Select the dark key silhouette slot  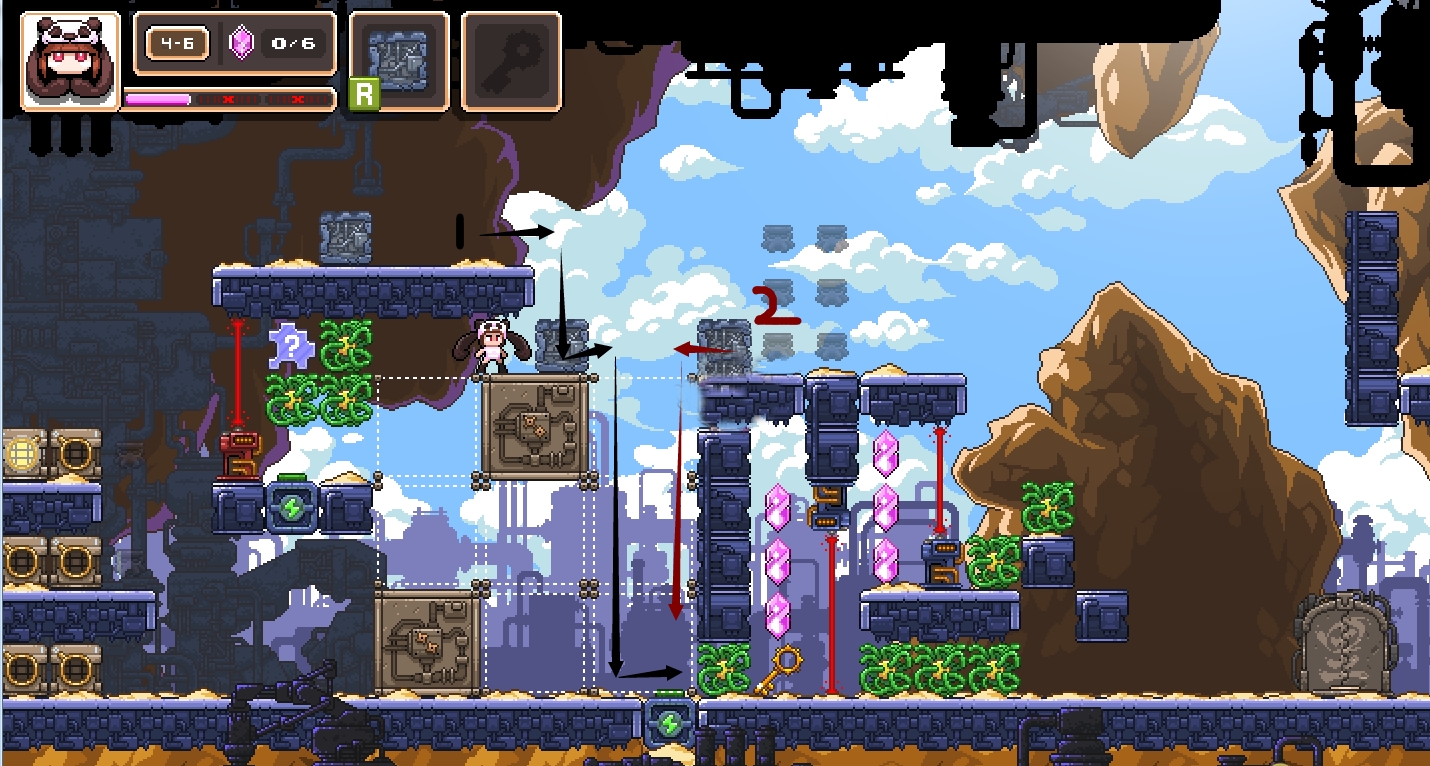[x=510, y=61]
